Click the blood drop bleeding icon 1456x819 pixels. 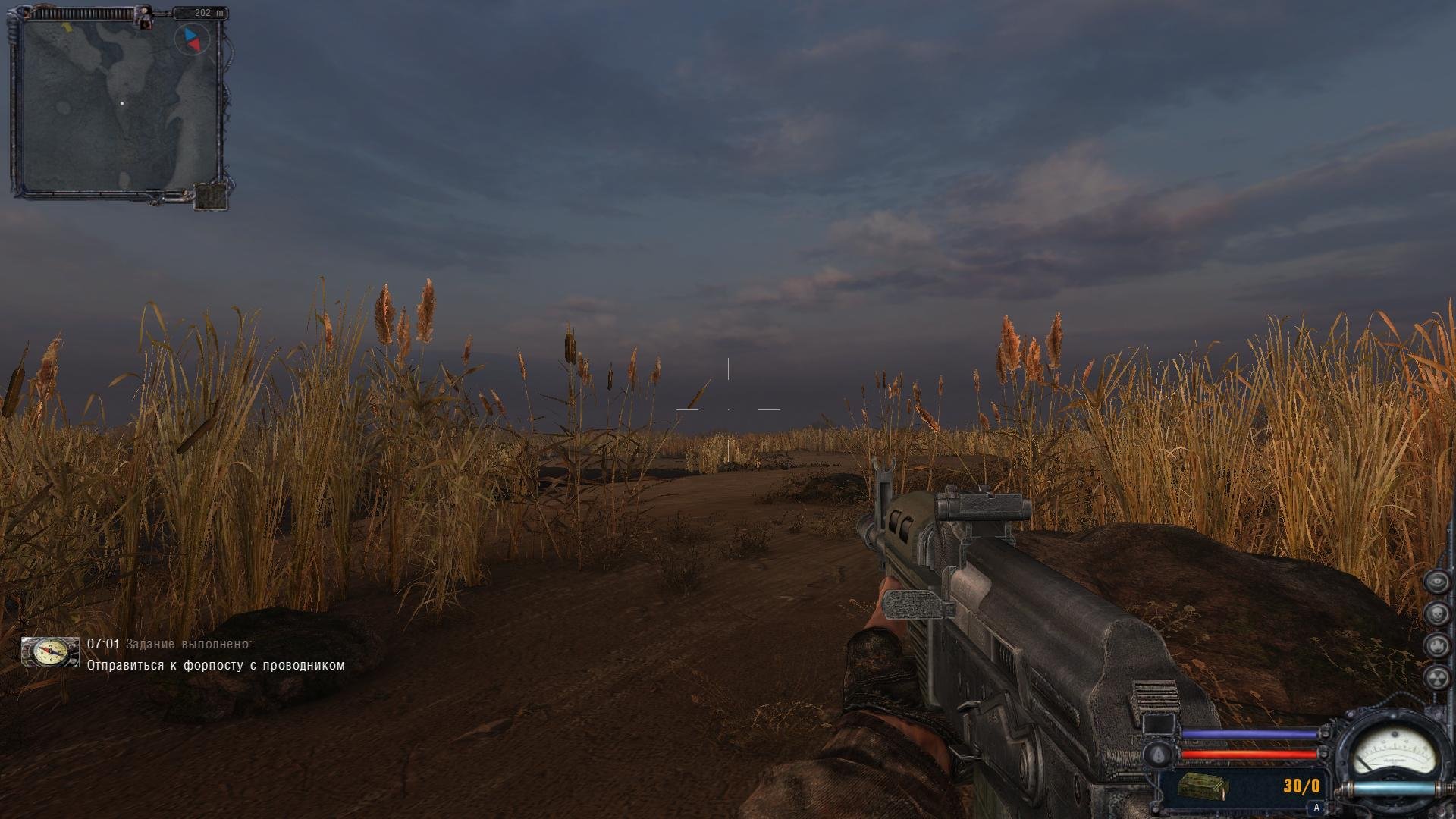click(x=1158, y=755)
